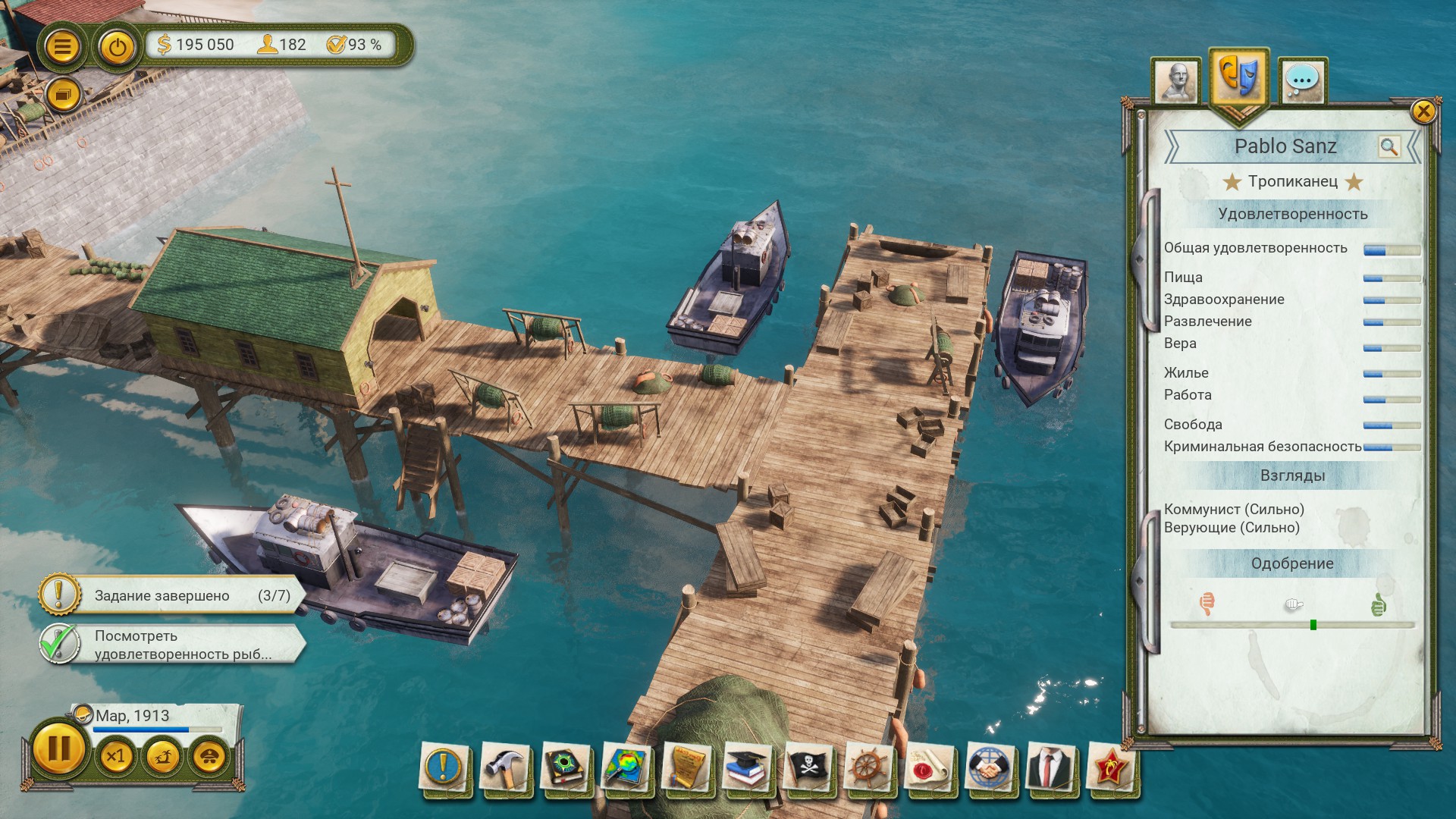Open the exclamation mark tasks menu
This screenshot has height=819, width=1456.
click(444, 767)
